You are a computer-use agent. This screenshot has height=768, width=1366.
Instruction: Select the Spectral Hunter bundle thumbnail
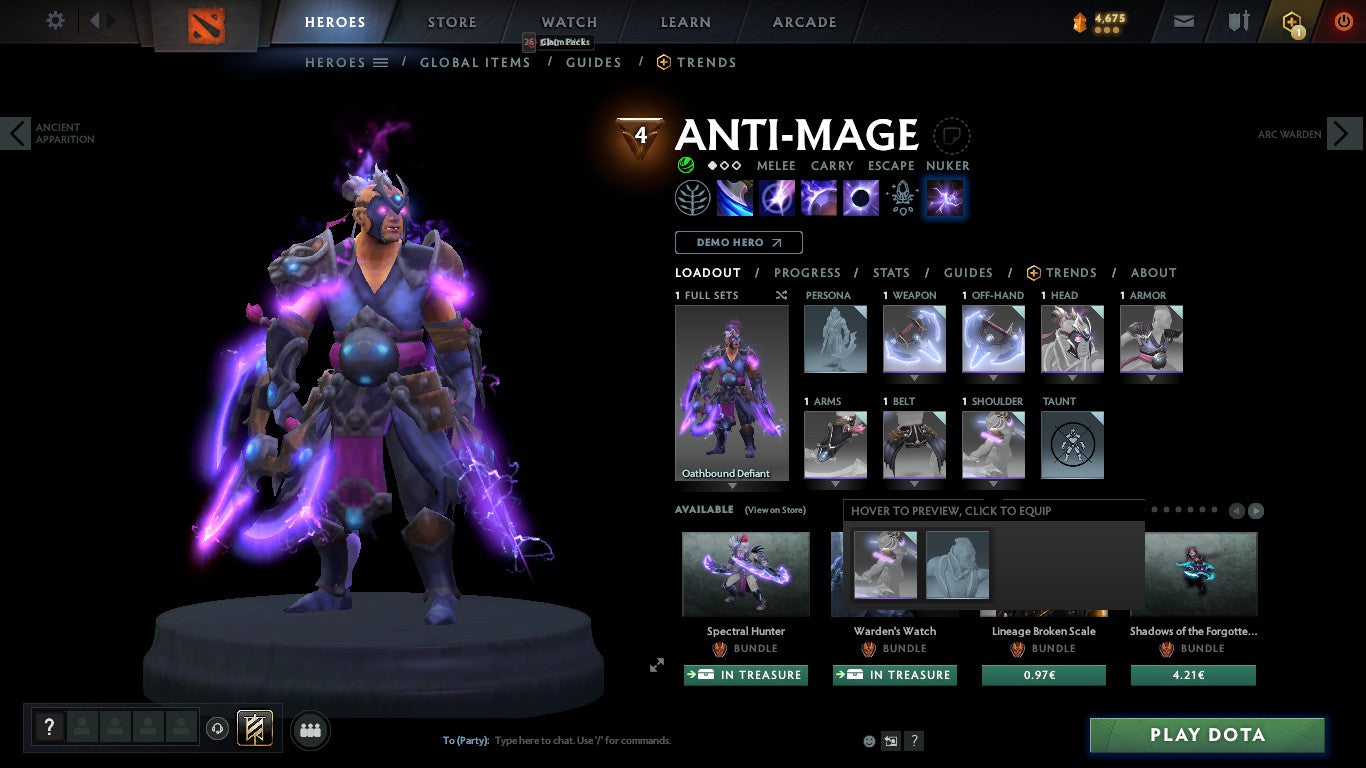click(x=744, y=575)
